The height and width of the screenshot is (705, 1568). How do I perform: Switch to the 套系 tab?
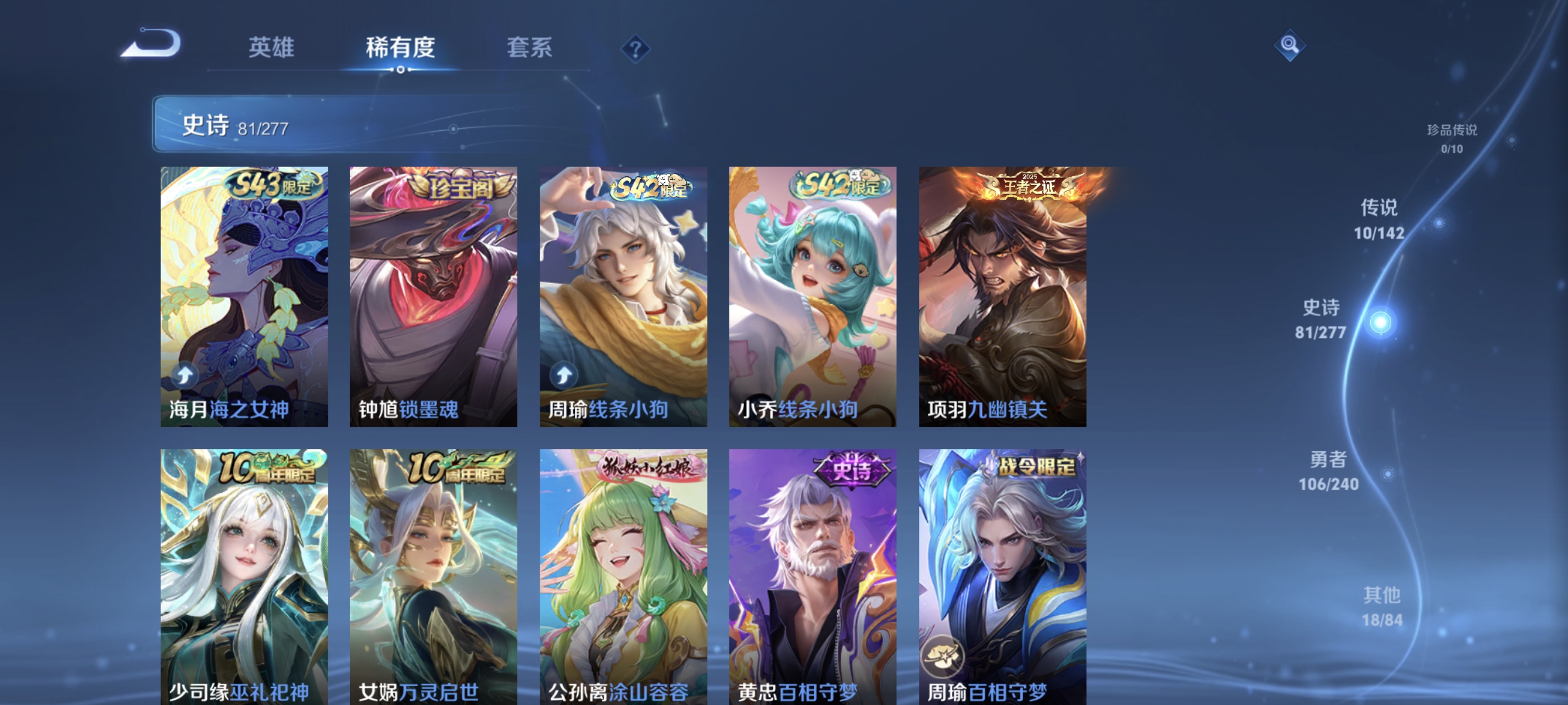coord(531,49)
